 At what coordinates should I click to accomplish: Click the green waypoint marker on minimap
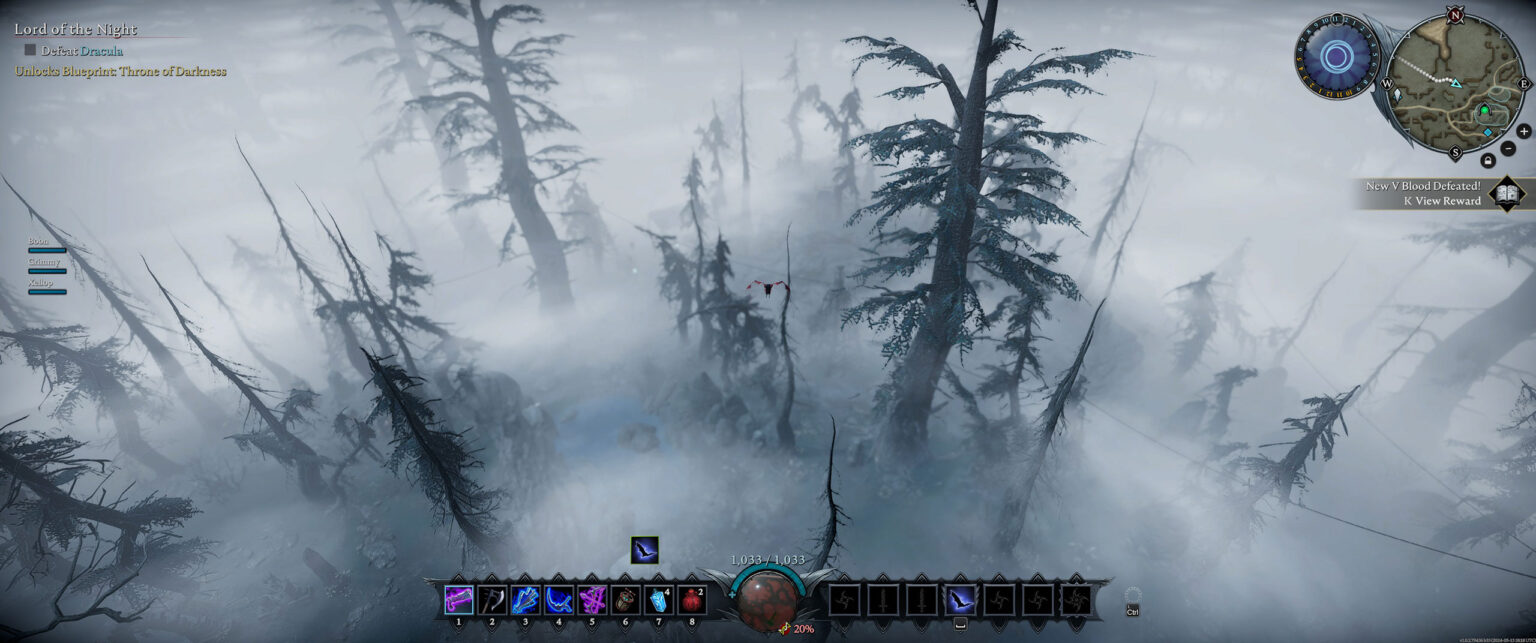(1484, 111)
